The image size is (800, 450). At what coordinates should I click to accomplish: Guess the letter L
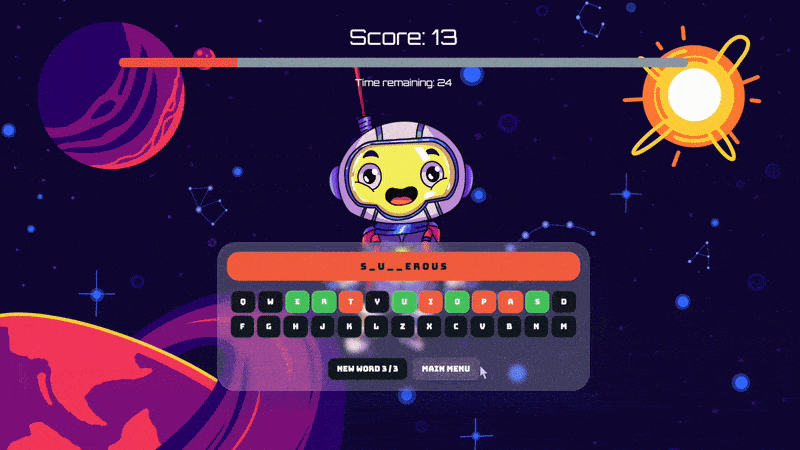pyautogui.click(x=377, y=326)
